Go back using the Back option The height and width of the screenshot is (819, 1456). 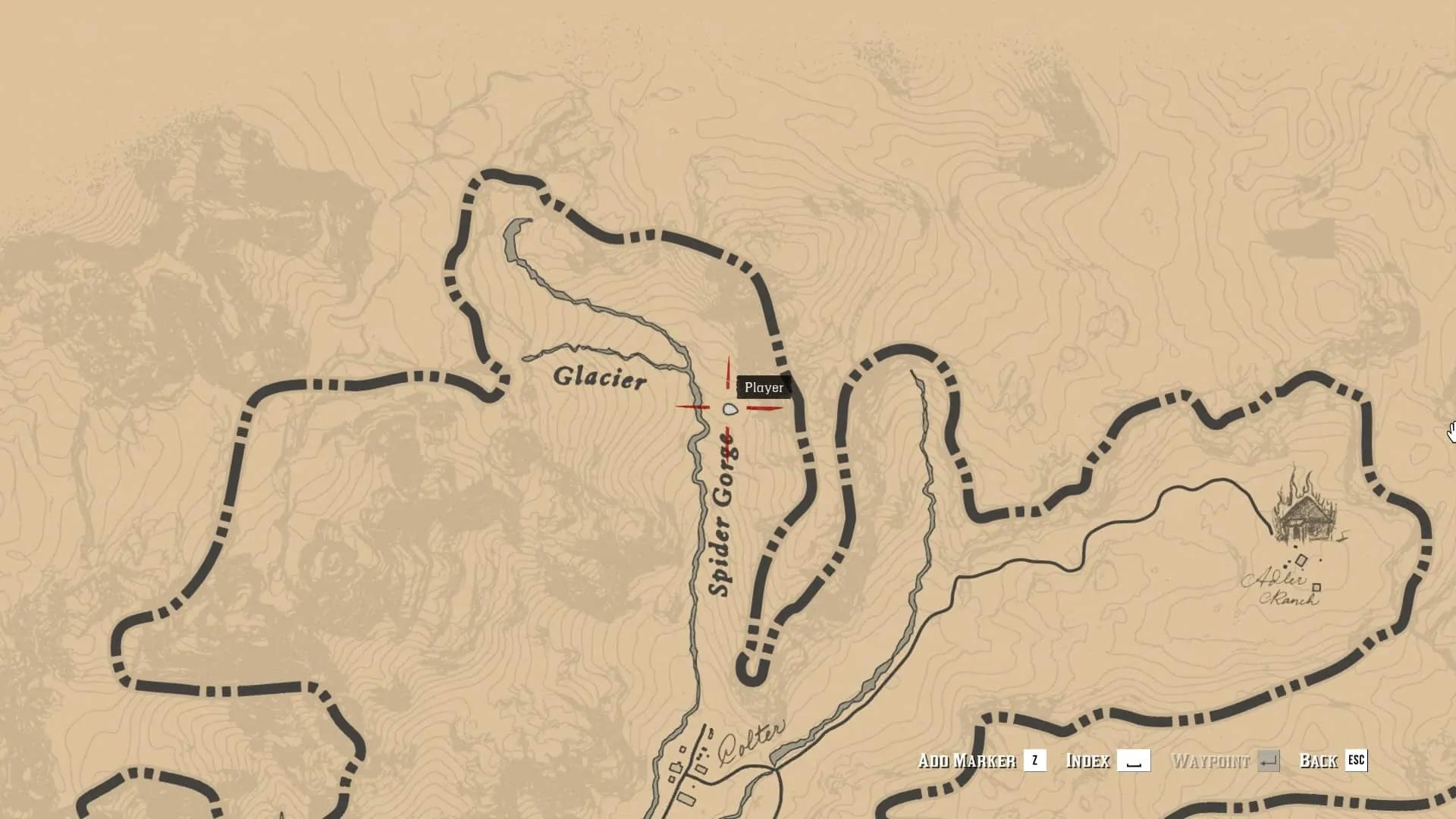click(x=1332, y=761)
